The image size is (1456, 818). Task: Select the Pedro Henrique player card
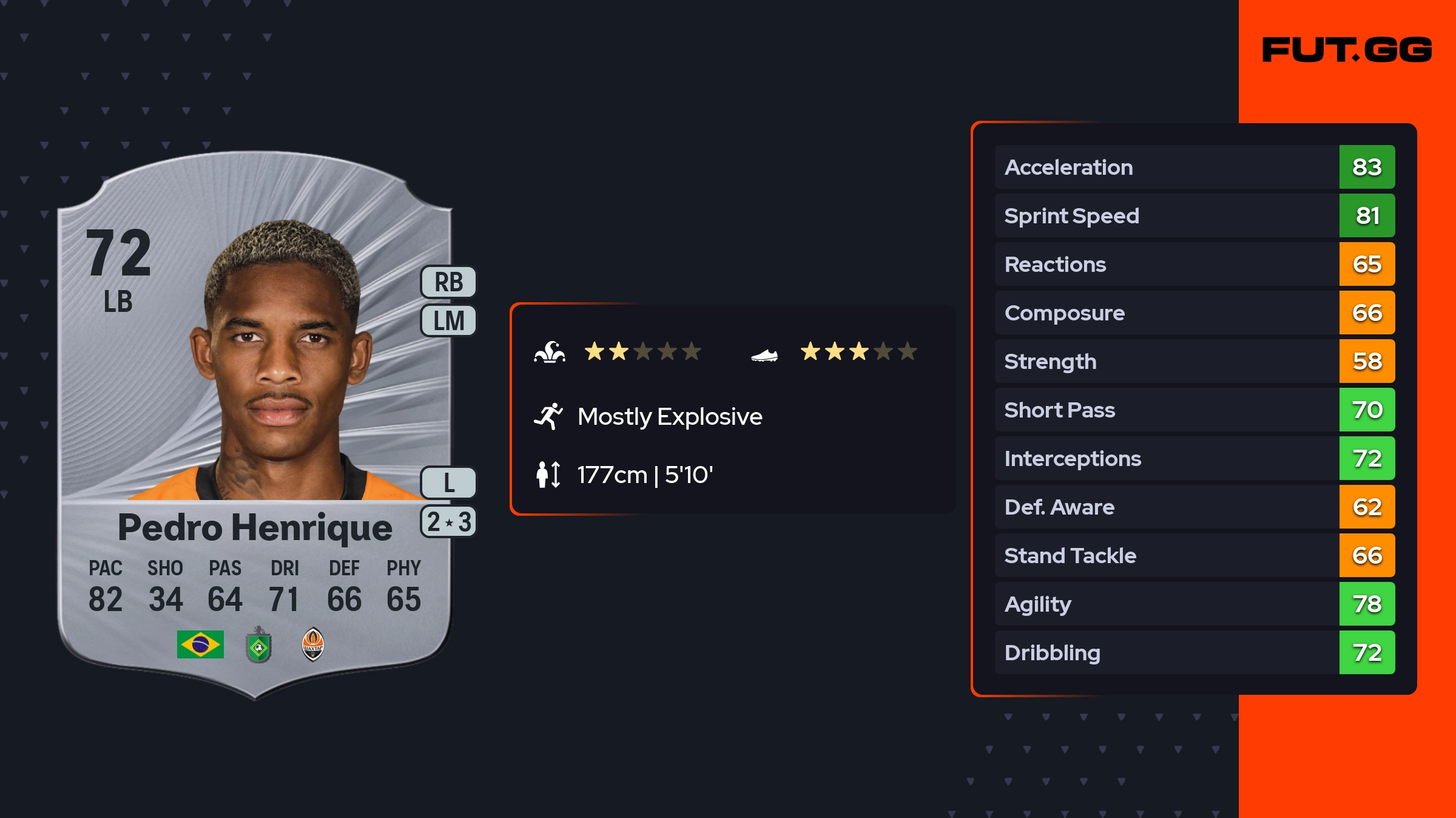[x=255, y=425]
